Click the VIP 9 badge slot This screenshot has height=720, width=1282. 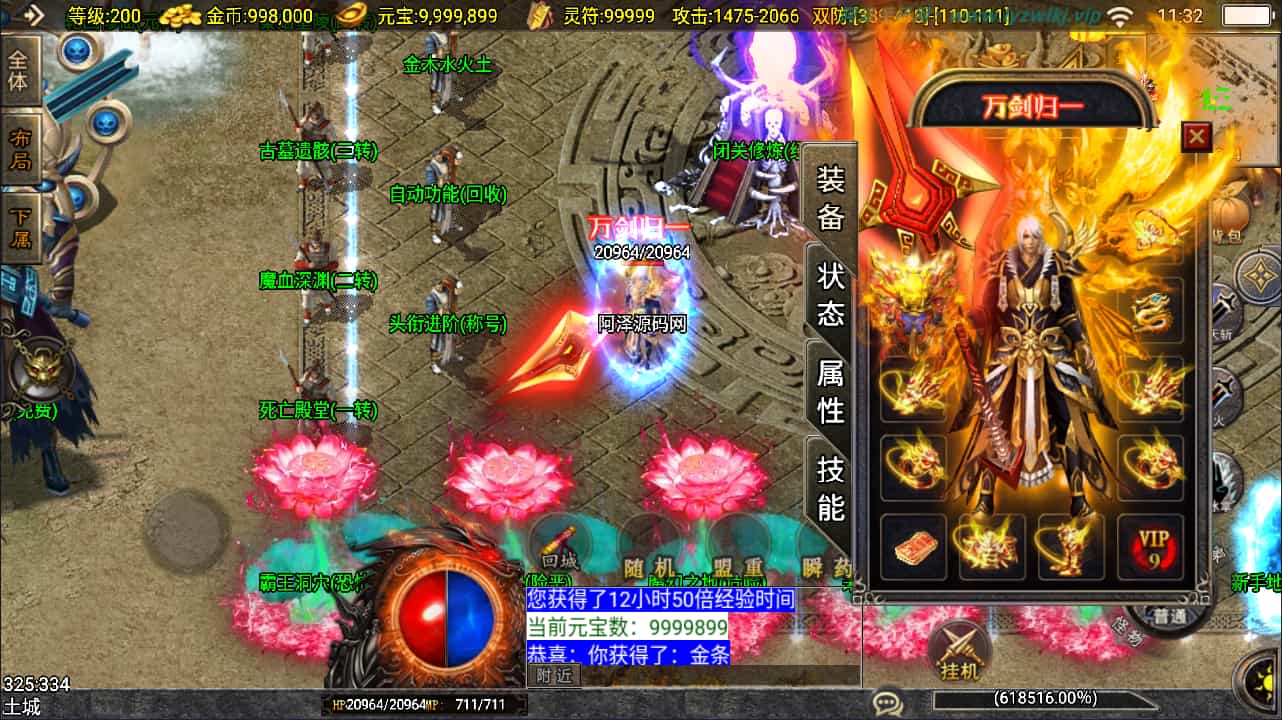[1150, 547]
